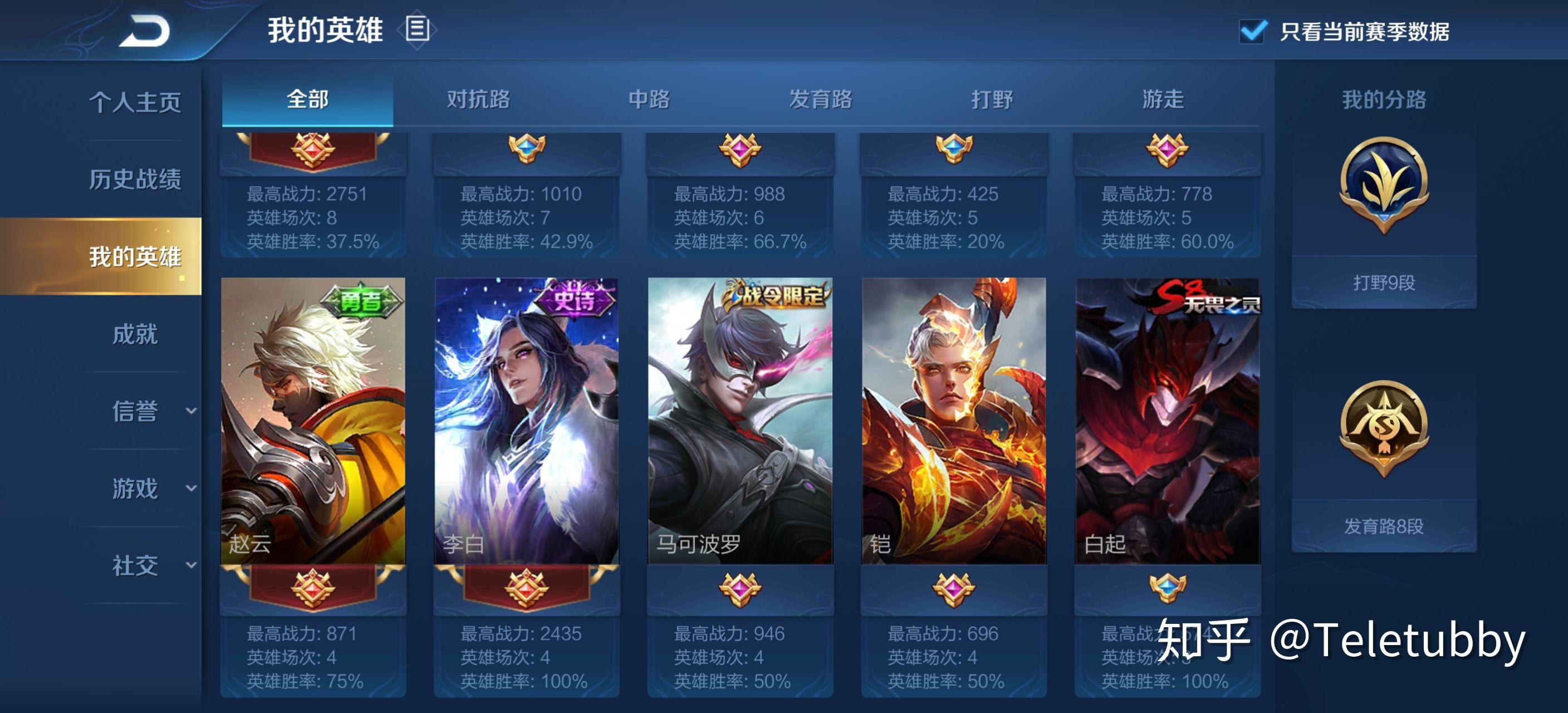Image resolution: width=1568 pixels, height=713 pixels.
Task: Toggle 只看当前赛季数据 checkbox
Action: 1253,31
